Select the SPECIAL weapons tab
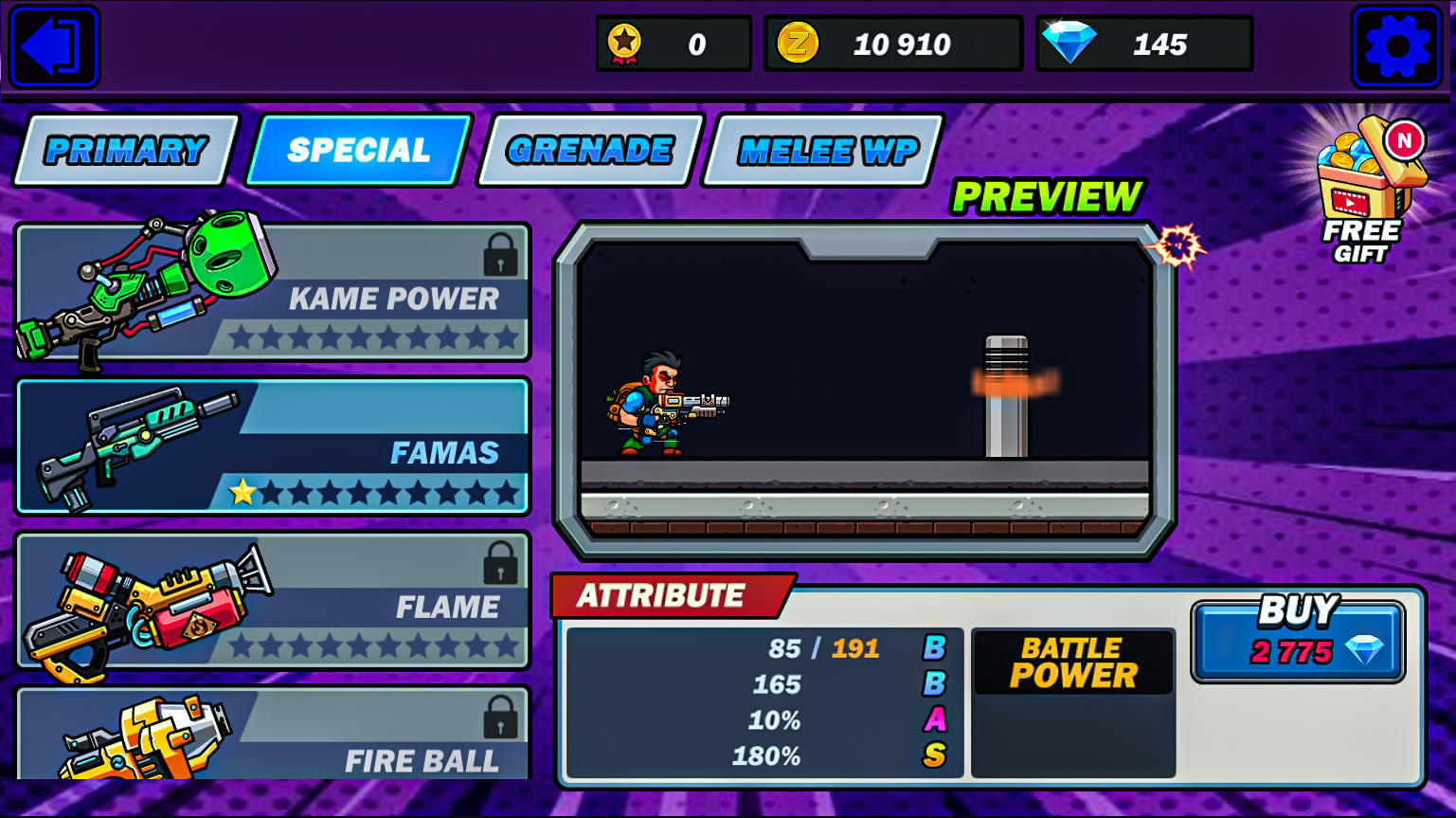Image resolution: width=1456 pixels, height=818 pixels. pyautogui.click(x=359, y=149)
